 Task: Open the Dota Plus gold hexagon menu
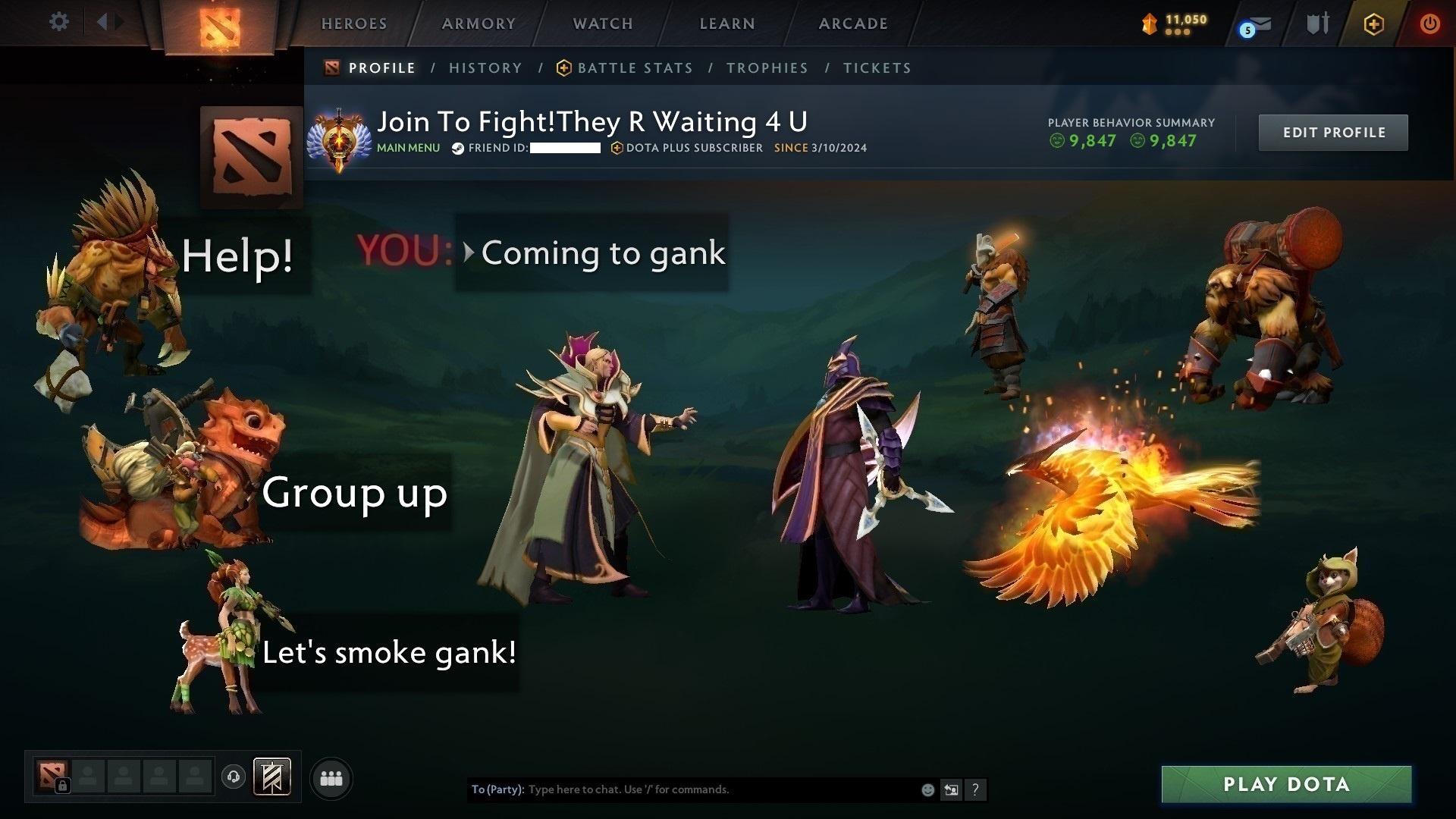pos(1374,24)
